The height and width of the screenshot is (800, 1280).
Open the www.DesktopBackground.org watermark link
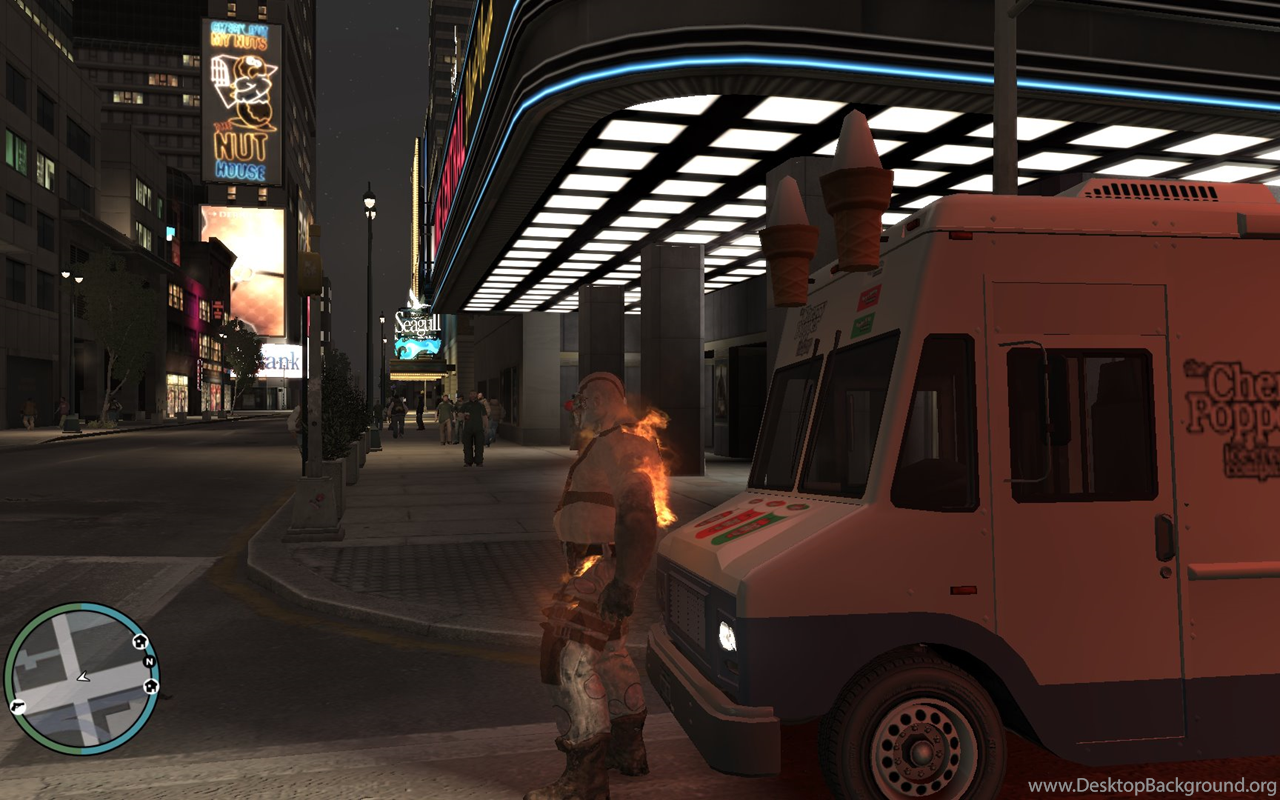click(1152, 786)
